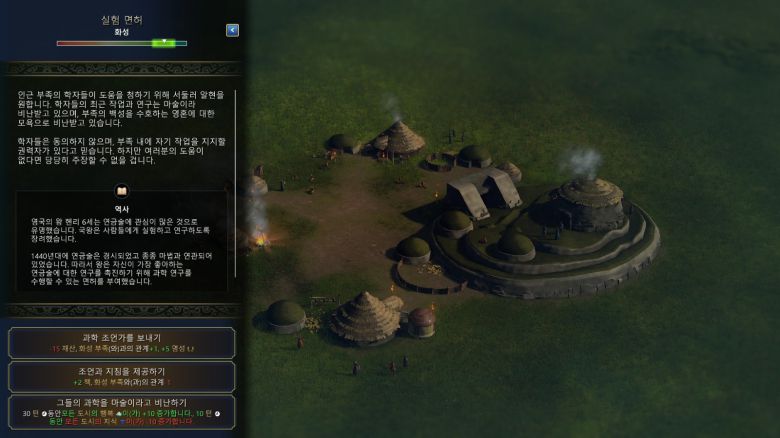The image size is (780, 438).
Task: Pick '그들의 과학을 마술이라고 비난하기' option
Action: (122, 410)
